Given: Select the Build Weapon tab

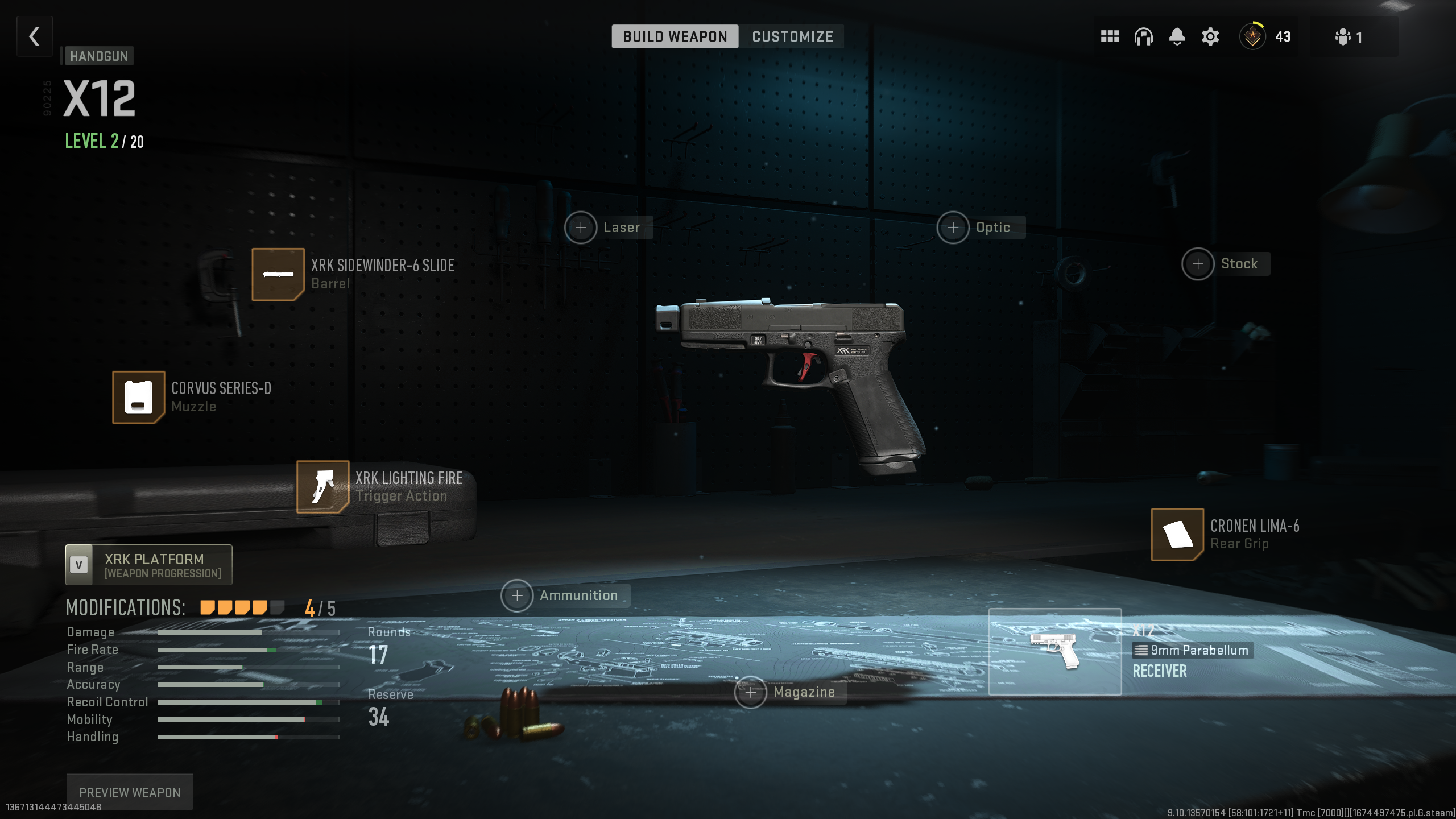Looking at the screenshot, I should 675,37.
